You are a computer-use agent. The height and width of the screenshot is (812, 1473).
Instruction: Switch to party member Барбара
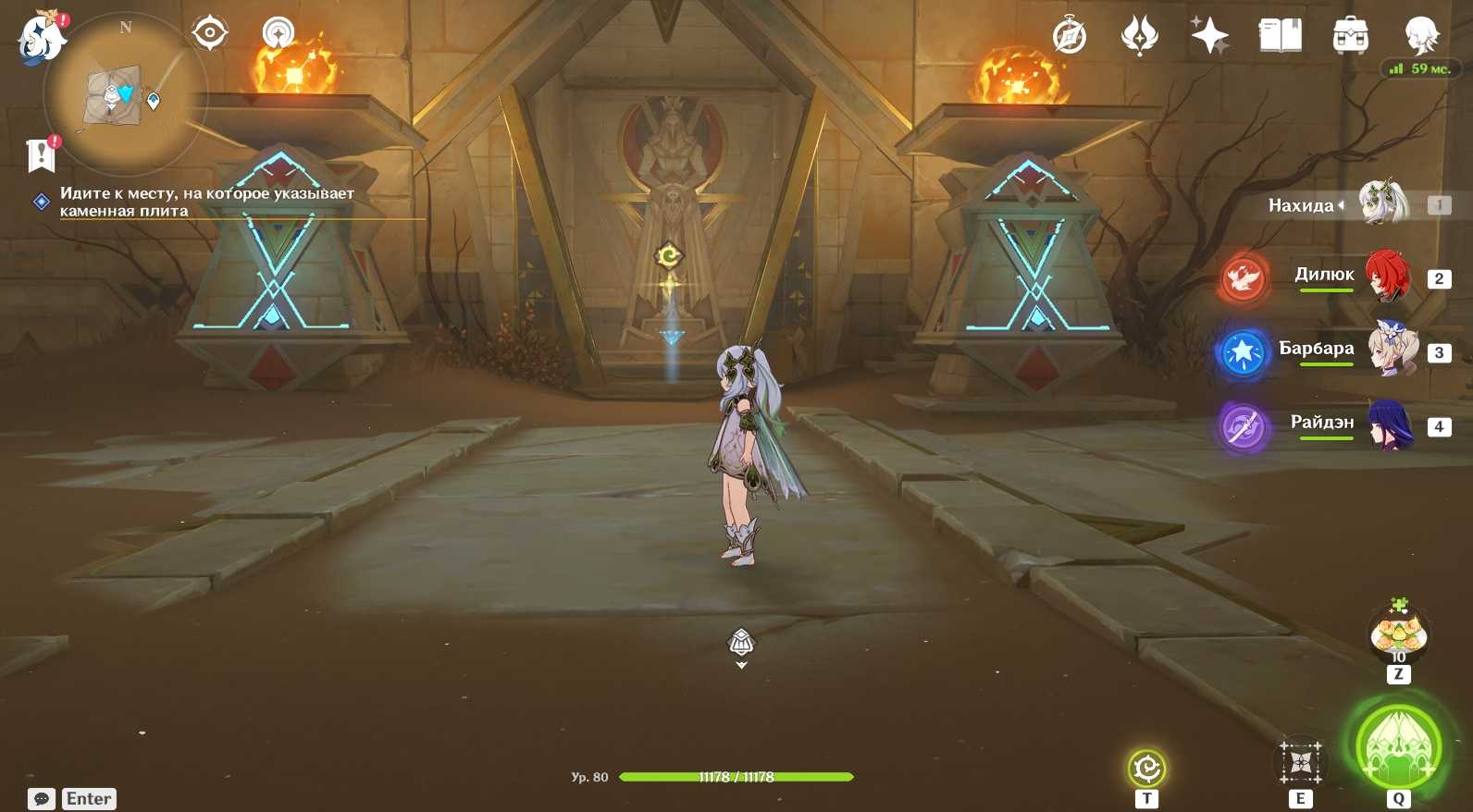point(1392,350)
